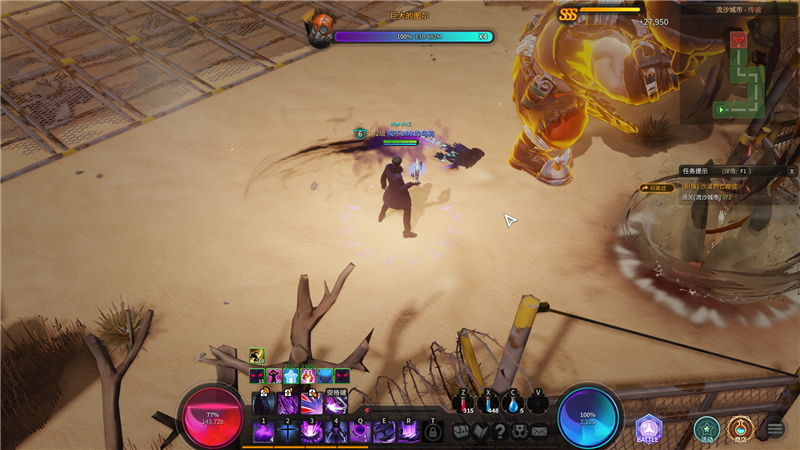Open the question mark help icon
The width and height of the screenshot is (800, 450).
click(500, 431)
